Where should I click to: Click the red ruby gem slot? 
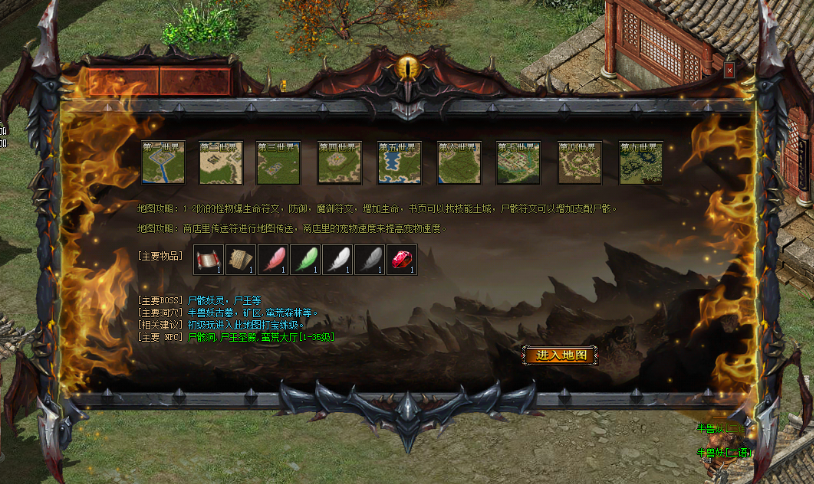(x=401, y=259)
